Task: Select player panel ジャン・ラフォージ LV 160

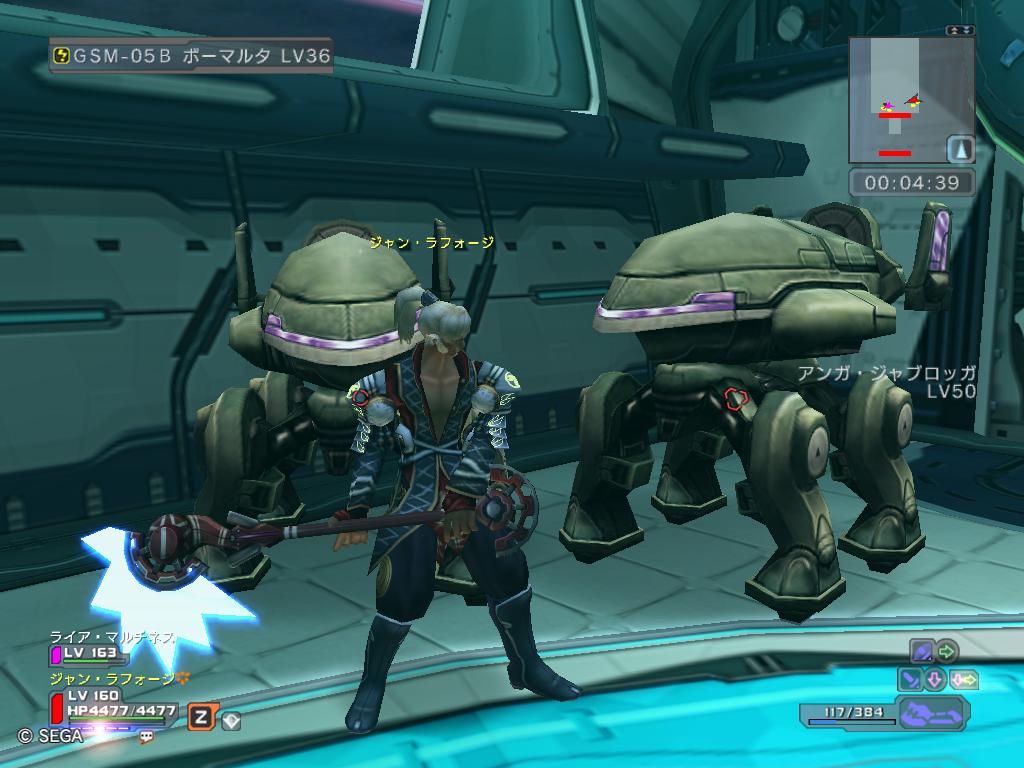Action: click(x=110, y=695)
